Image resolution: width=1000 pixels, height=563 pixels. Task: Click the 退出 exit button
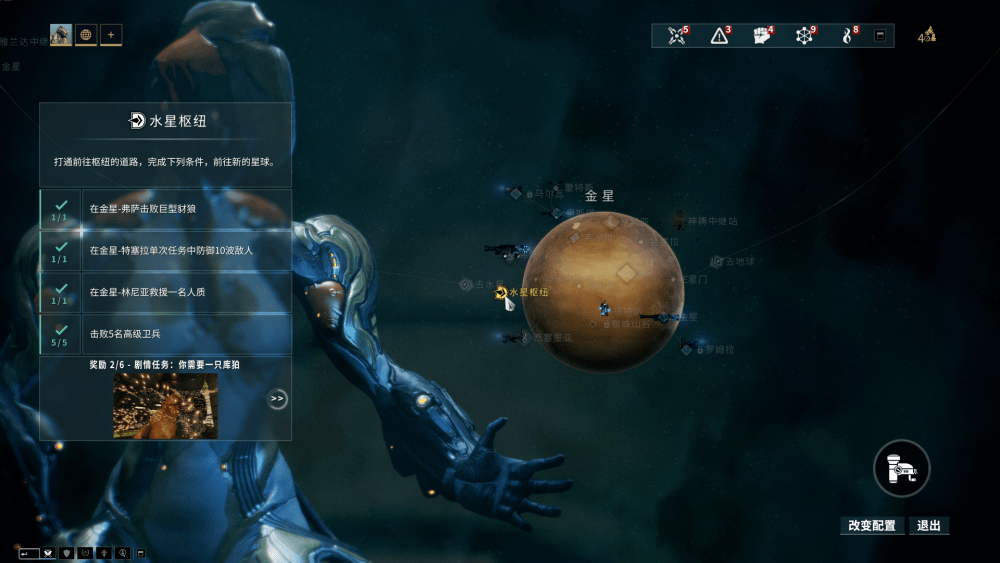[928, 526]
